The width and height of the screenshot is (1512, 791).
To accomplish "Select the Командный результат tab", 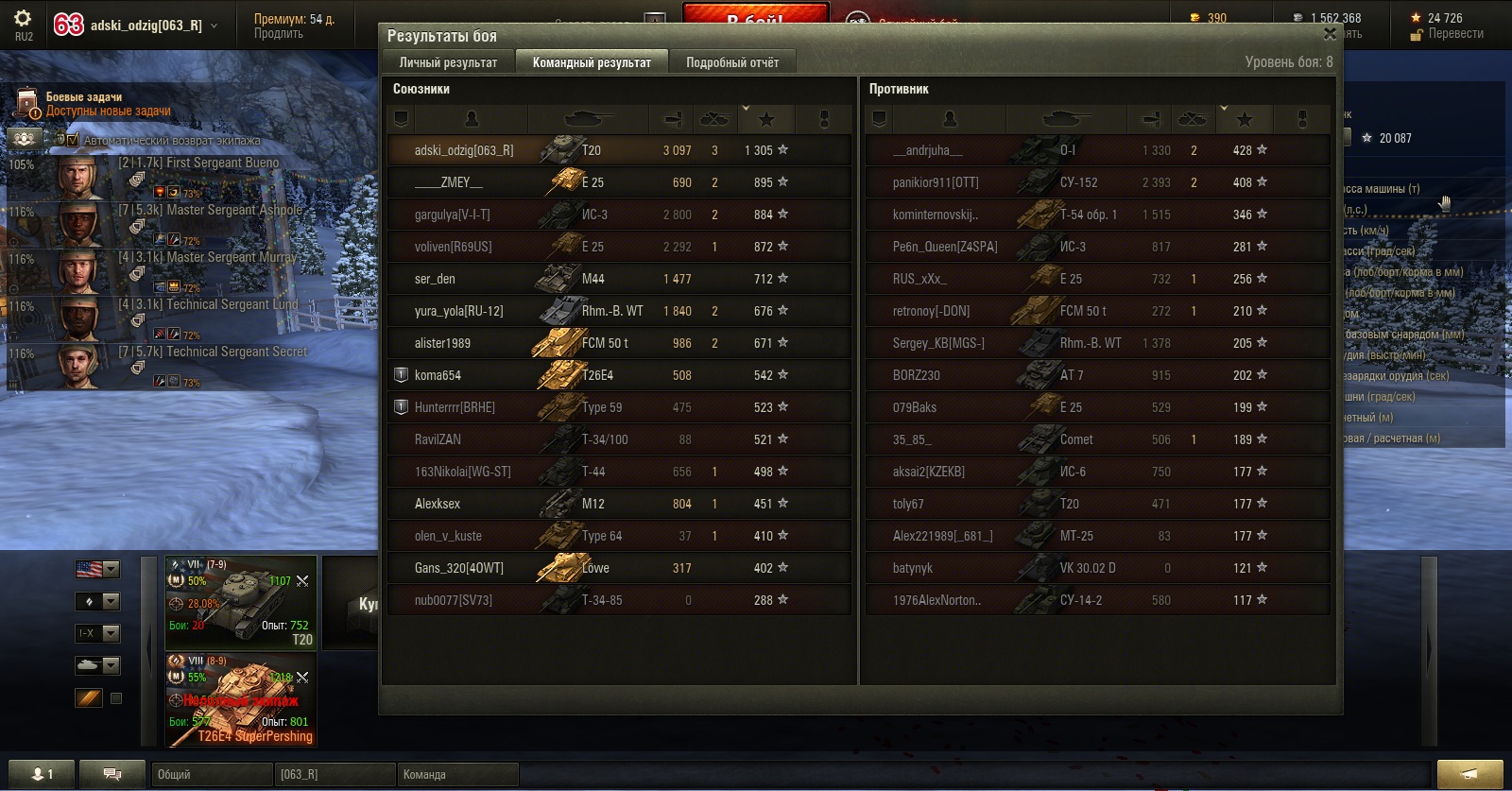I will pyautogui.click(x=592, y=62).
